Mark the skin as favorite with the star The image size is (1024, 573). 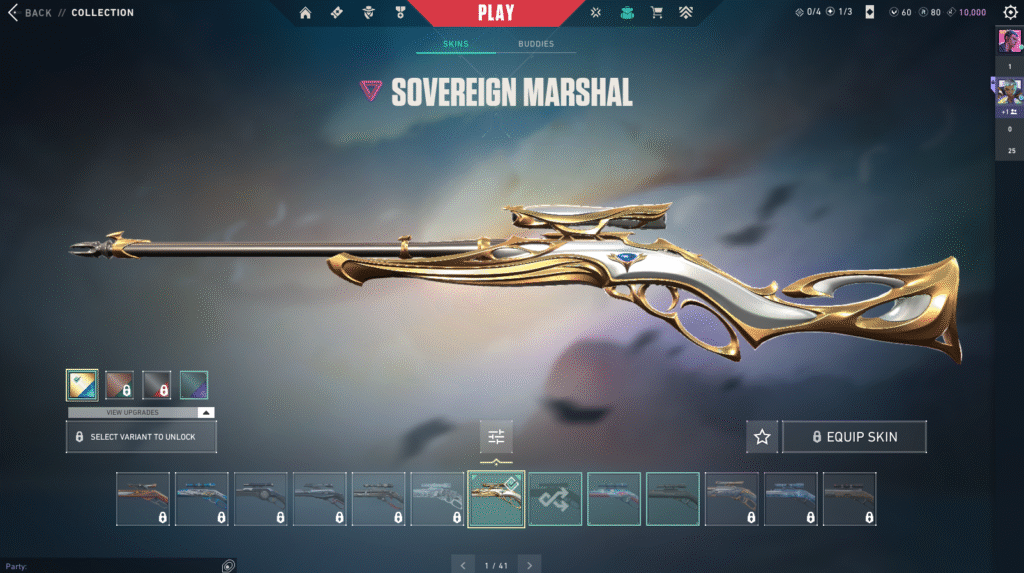(762, 437)
